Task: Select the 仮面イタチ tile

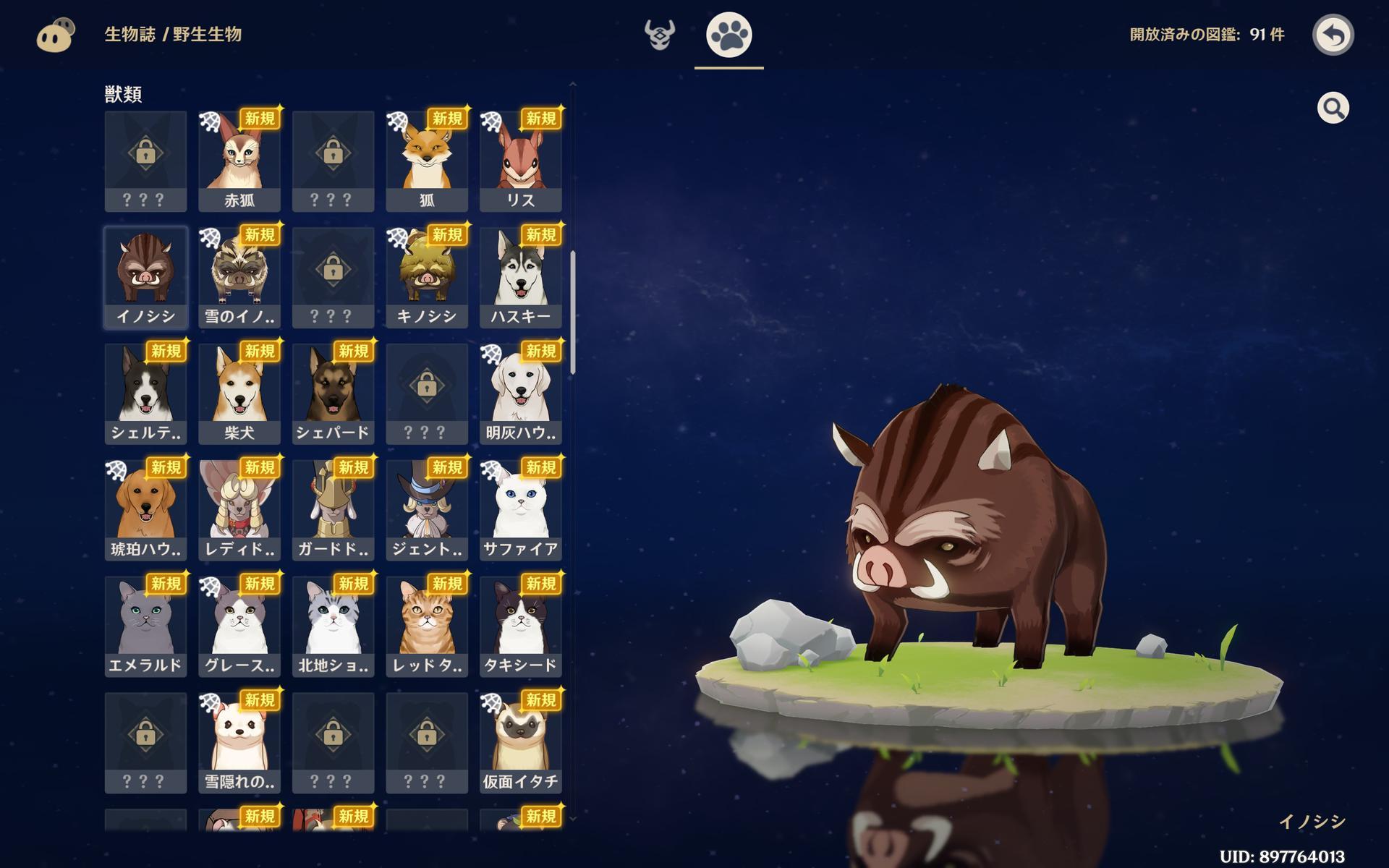Action: (x=521, y=744)
